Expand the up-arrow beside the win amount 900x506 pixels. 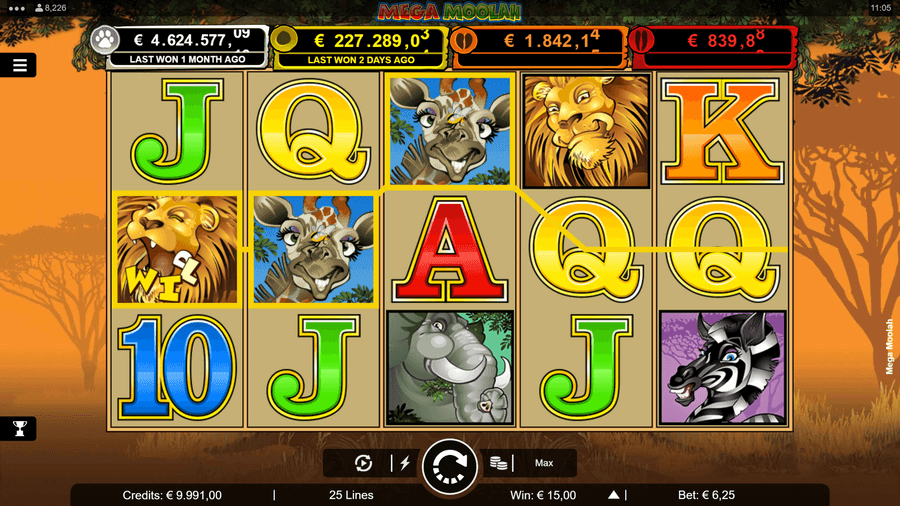click(614, 494)
